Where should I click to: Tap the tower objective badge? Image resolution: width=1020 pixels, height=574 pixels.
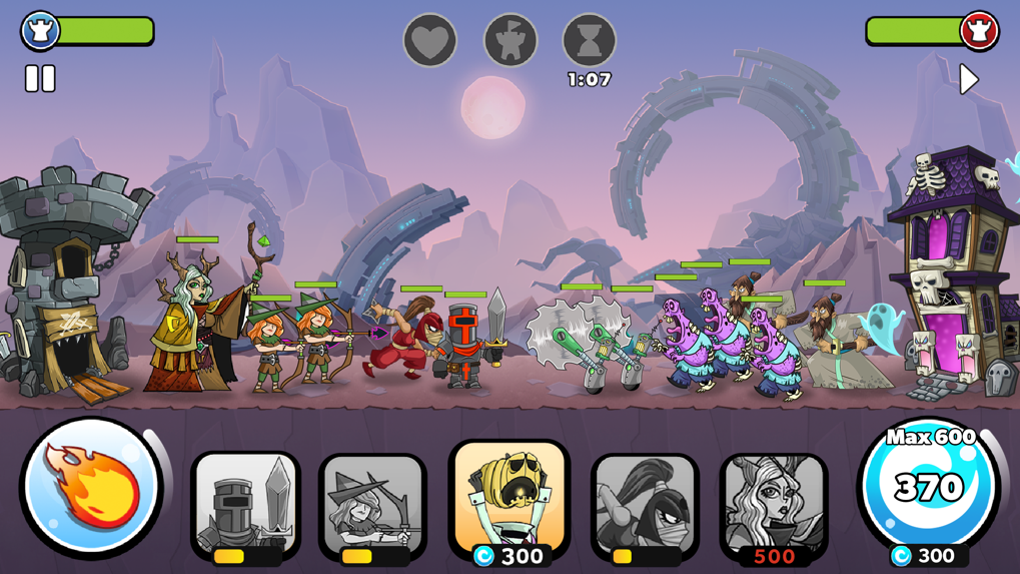click(510, 41)
